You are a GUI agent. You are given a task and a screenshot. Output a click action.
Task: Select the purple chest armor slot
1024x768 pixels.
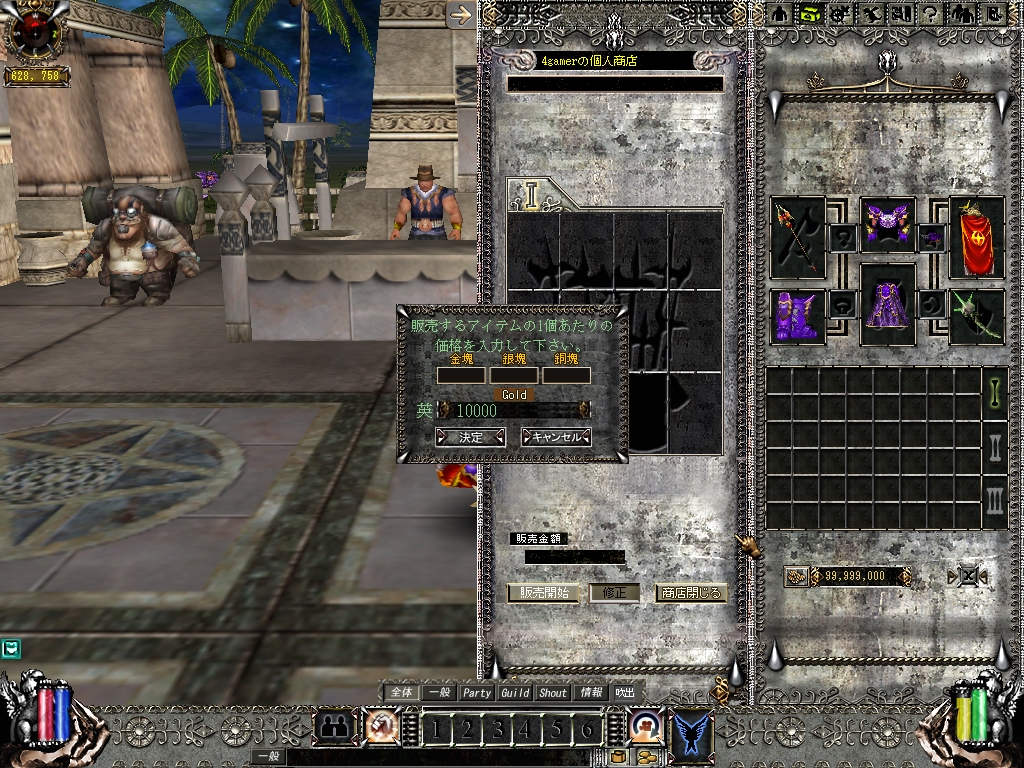click(887, 224)
